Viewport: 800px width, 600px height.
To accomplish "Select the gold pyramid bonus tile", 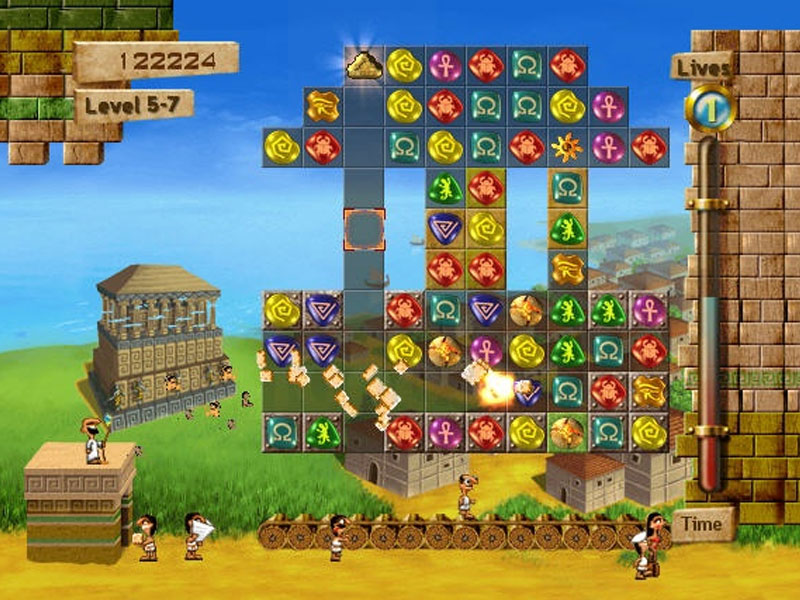I will [x=364, y=65].
